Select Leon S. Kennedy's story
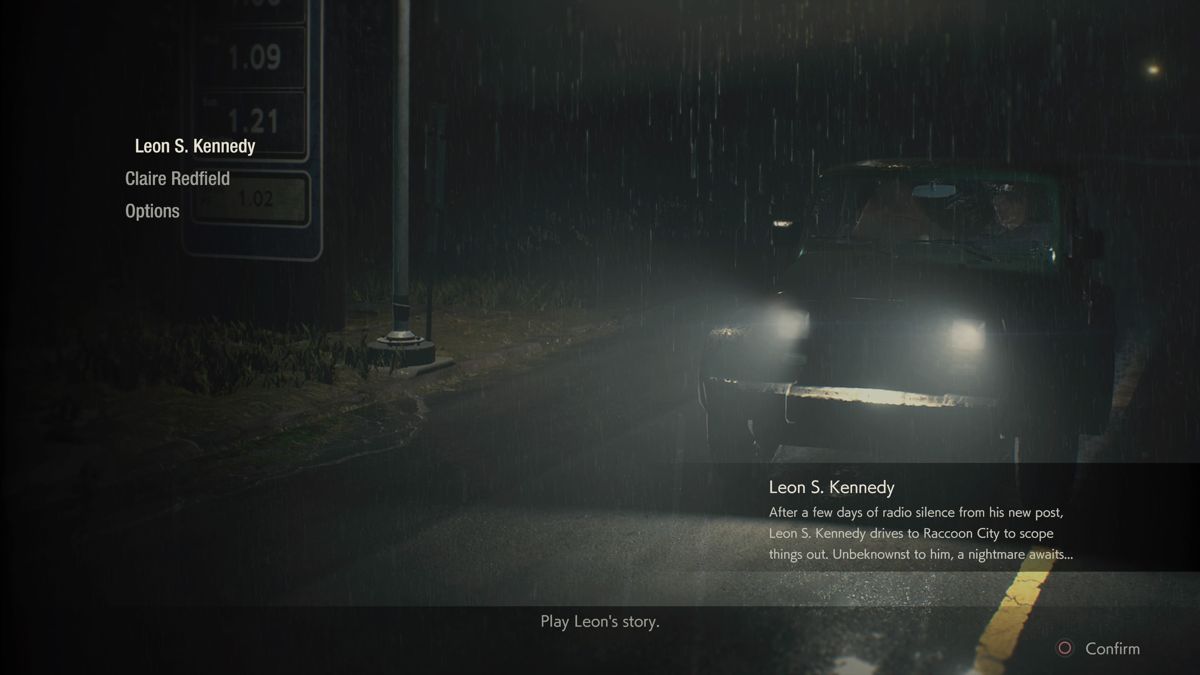 195,146
